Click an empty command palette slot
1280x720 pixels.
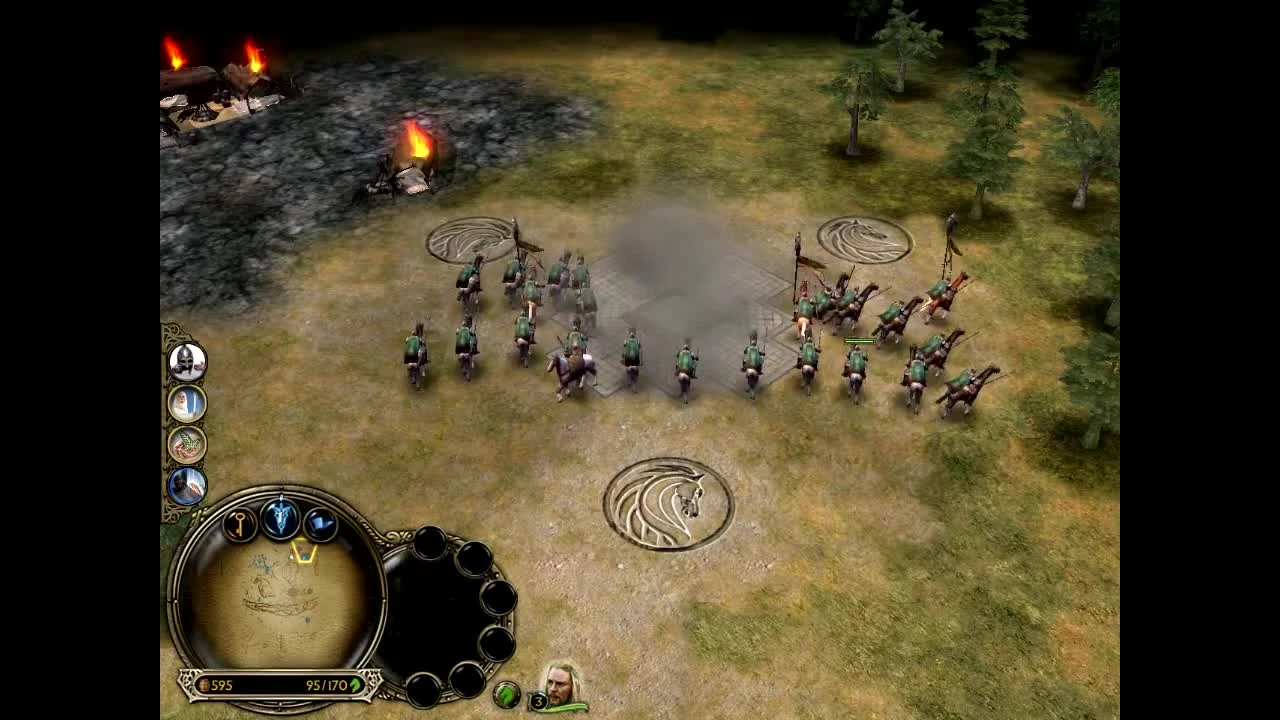pos(432,545)
